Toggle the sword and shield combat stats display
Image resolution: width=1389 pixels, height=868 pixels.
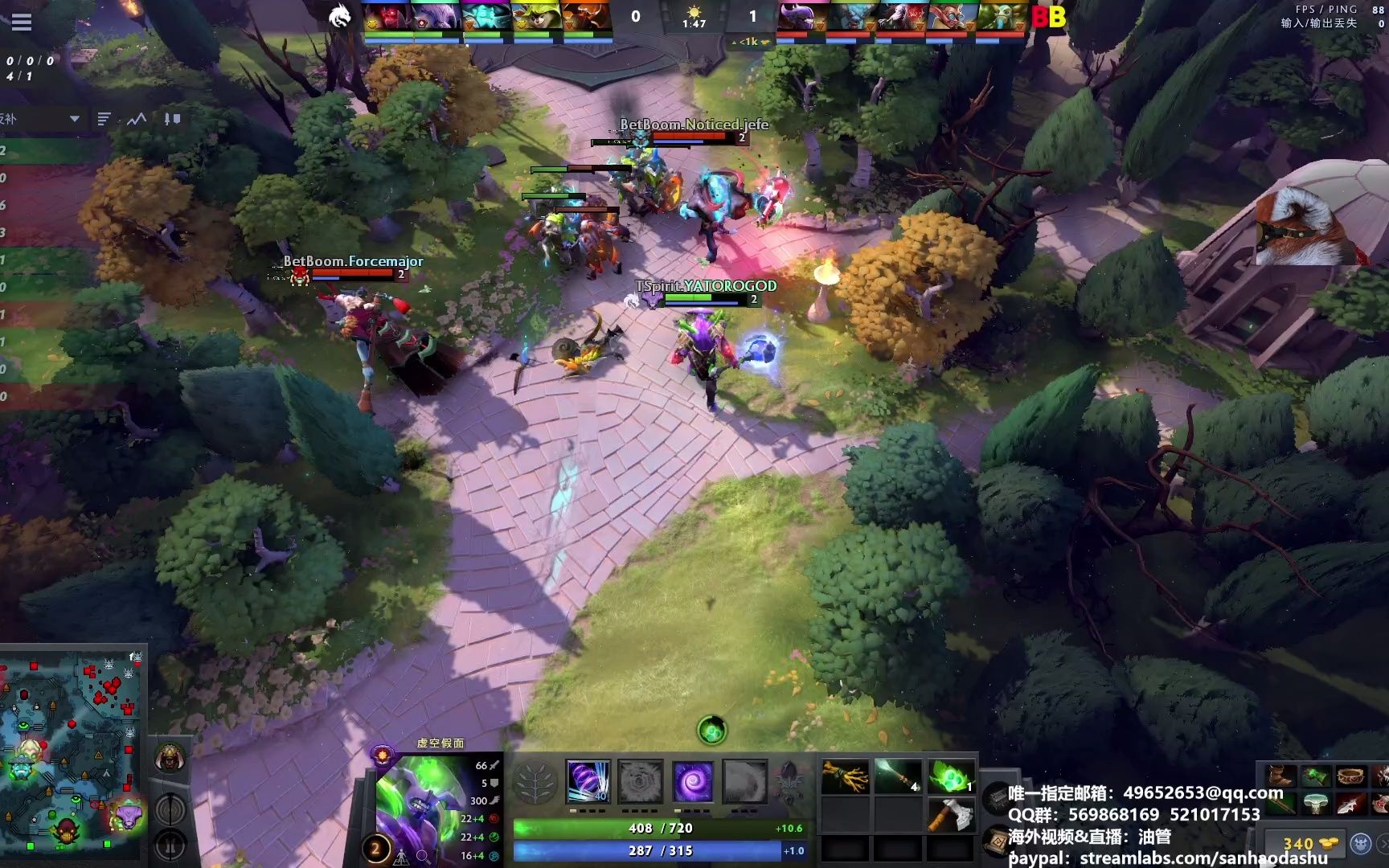click(171, 119)
